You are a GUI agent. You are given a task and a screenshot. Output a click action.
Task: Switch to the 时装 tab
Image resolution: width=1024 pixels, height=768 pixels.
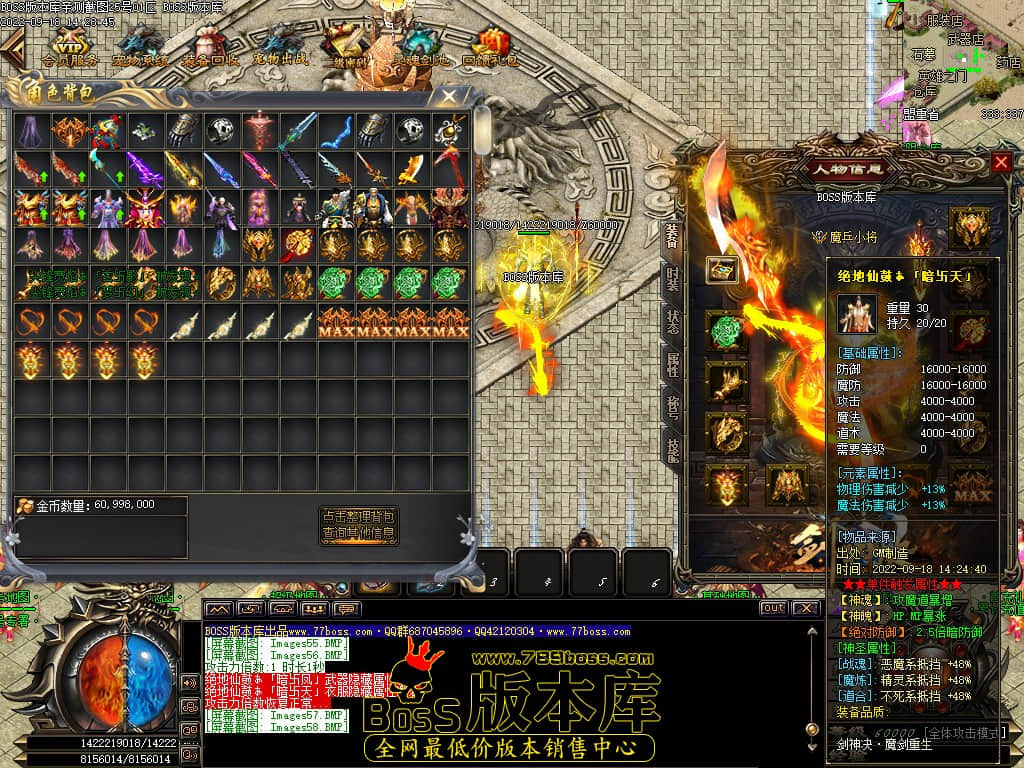pyautogui.click(x=673, y=278)
